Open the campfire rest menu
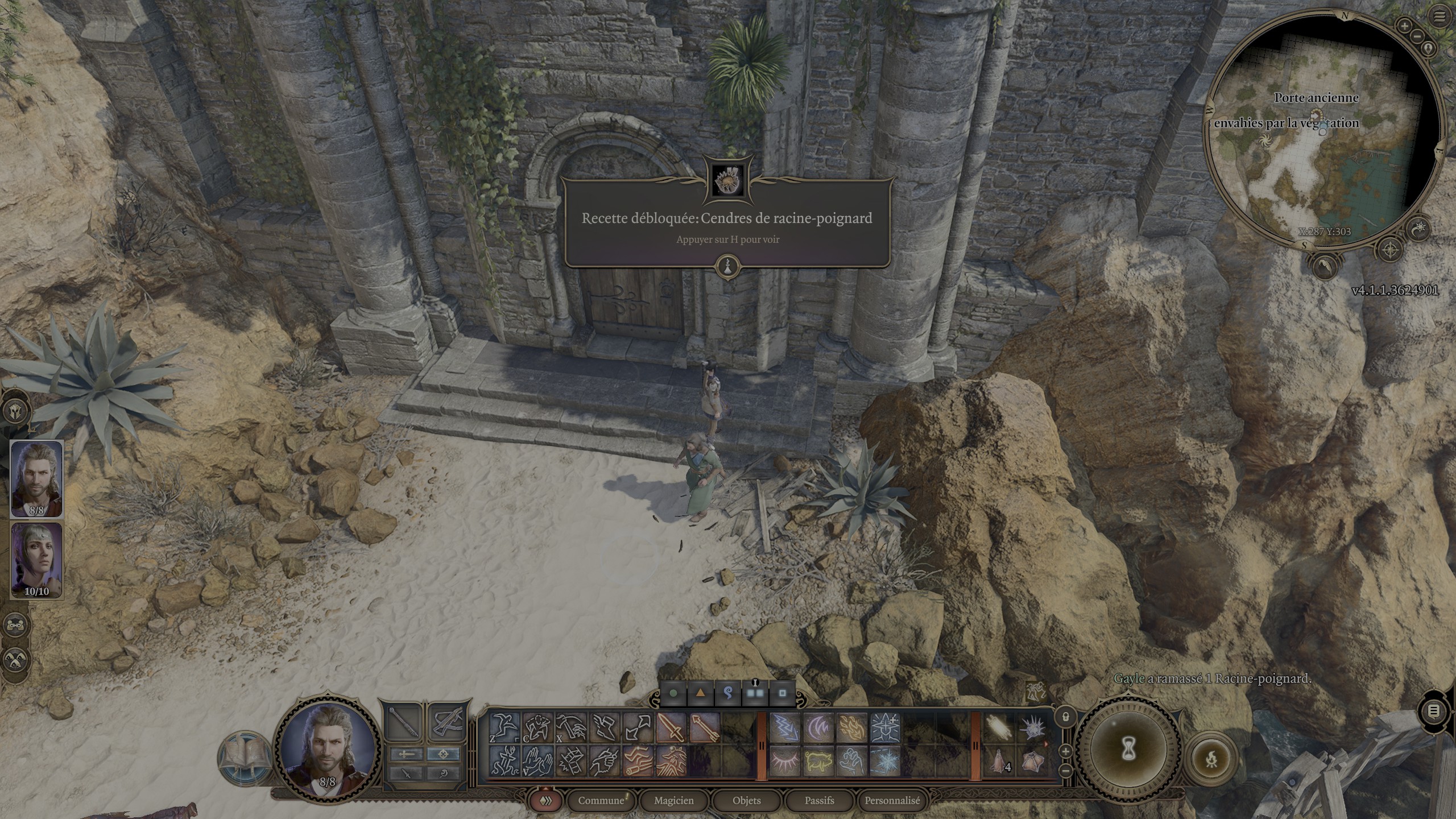Screen dimensions: 1456x819 [1211, 758]
